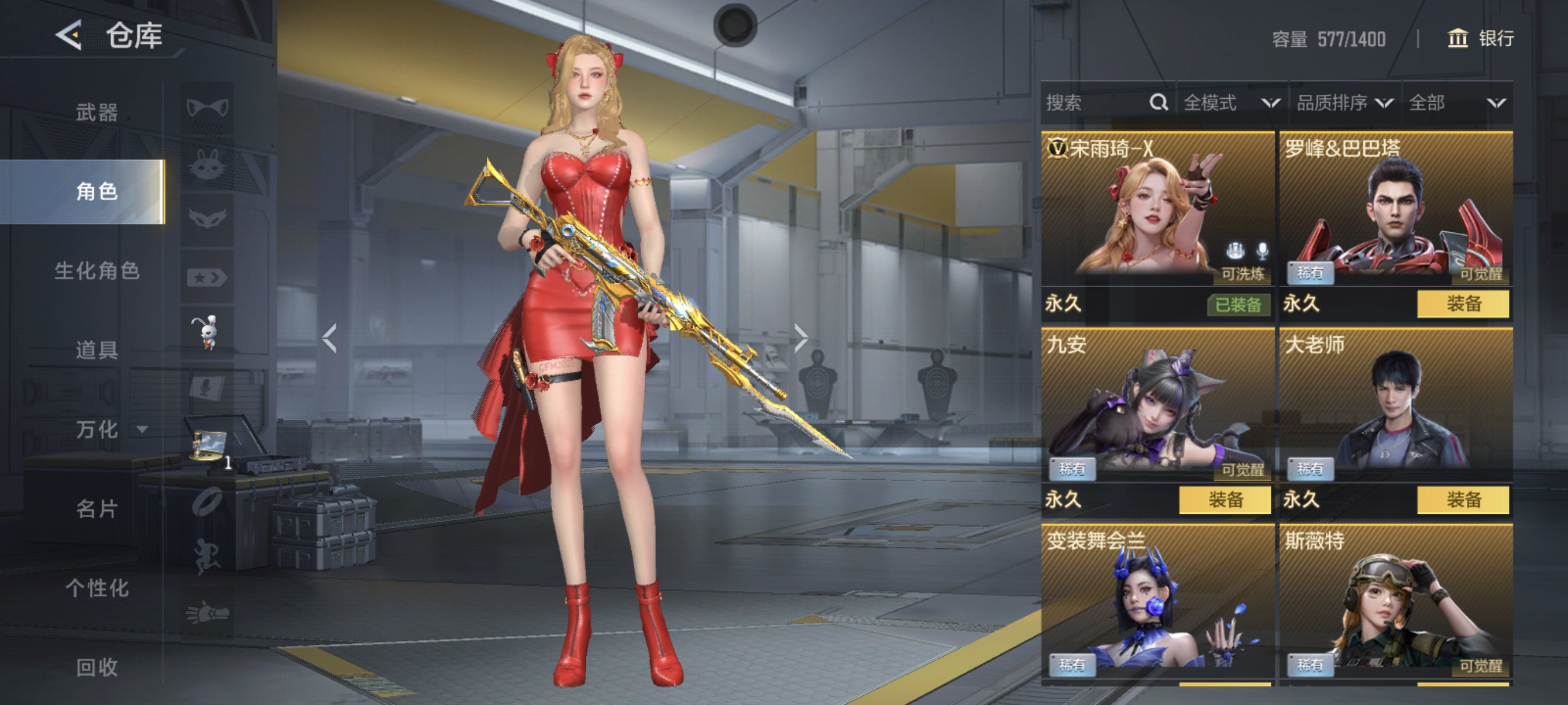Open the 个性化 tab
1568x705 pixels.
97,588
